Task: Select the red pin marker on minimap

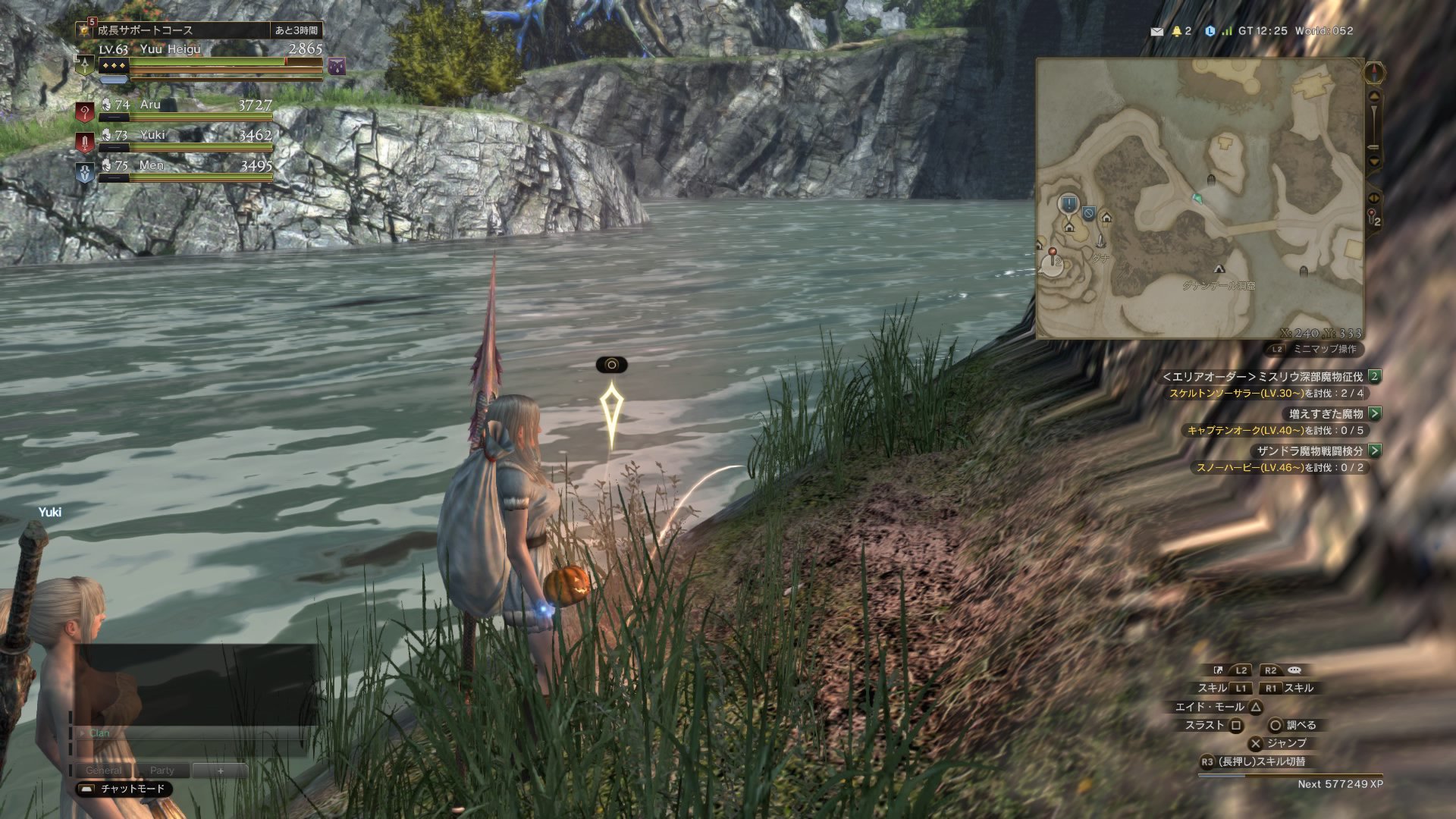Action: (x=1053, y=253)
